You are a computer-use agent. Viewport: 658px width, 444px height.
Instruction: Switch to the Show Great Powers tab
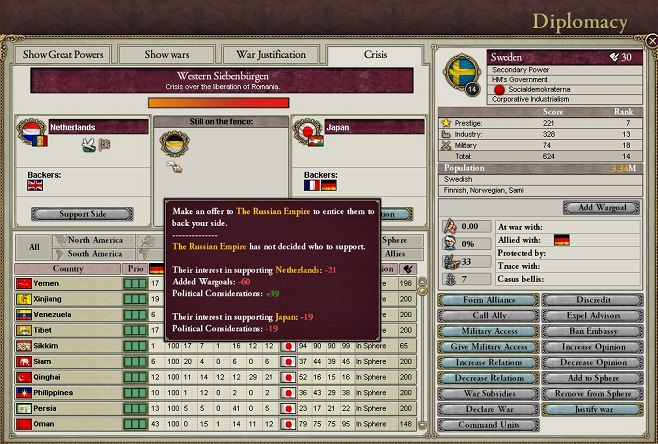62,54
